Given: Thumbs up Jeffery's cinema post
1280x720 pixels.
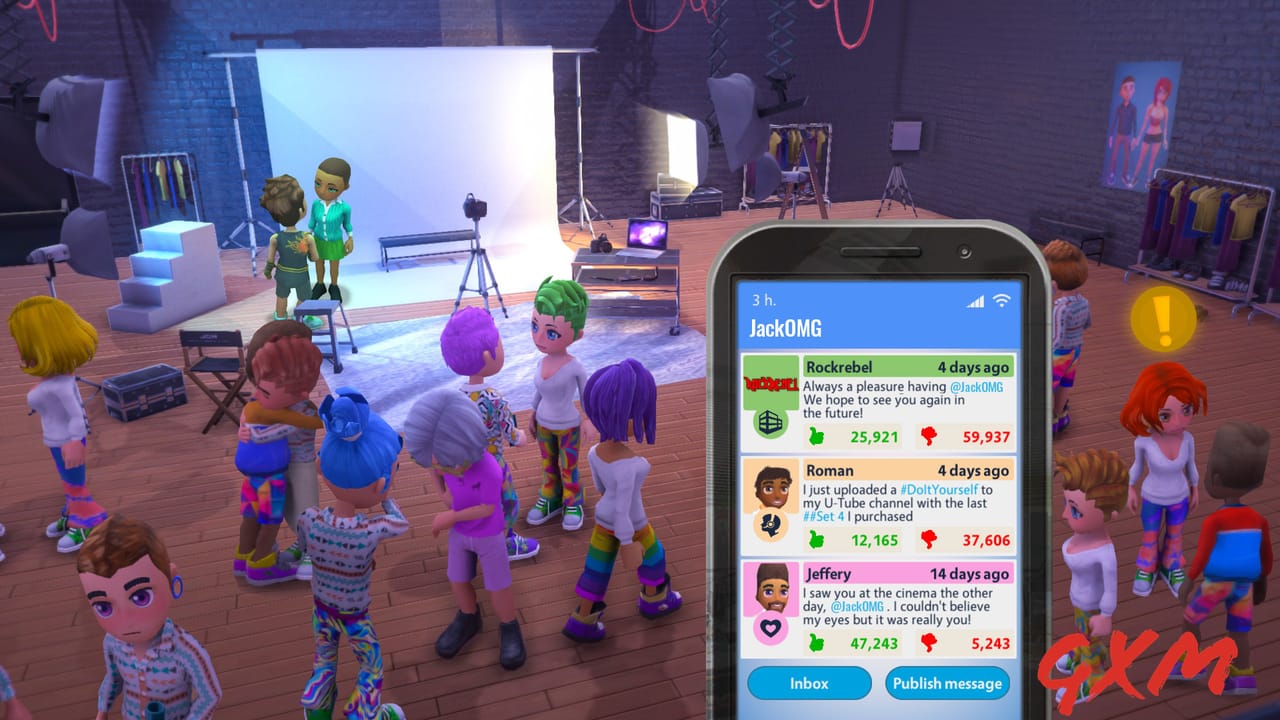Looking at the screenshot, I should coord(814,644).
